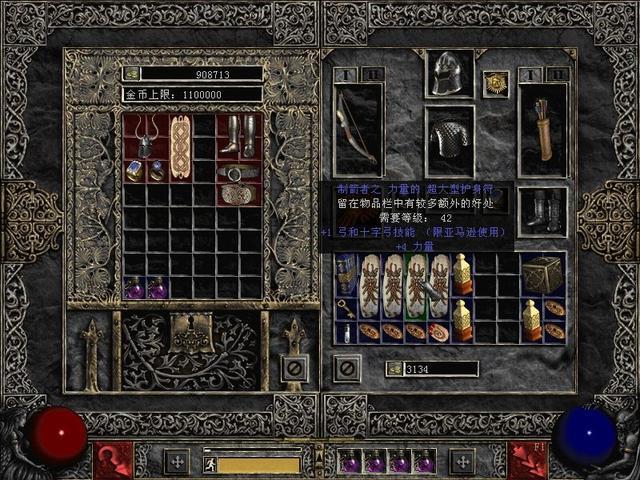
Task: Open the right mouse skill button
Action: pyautogui.click(x=526, y=461)
